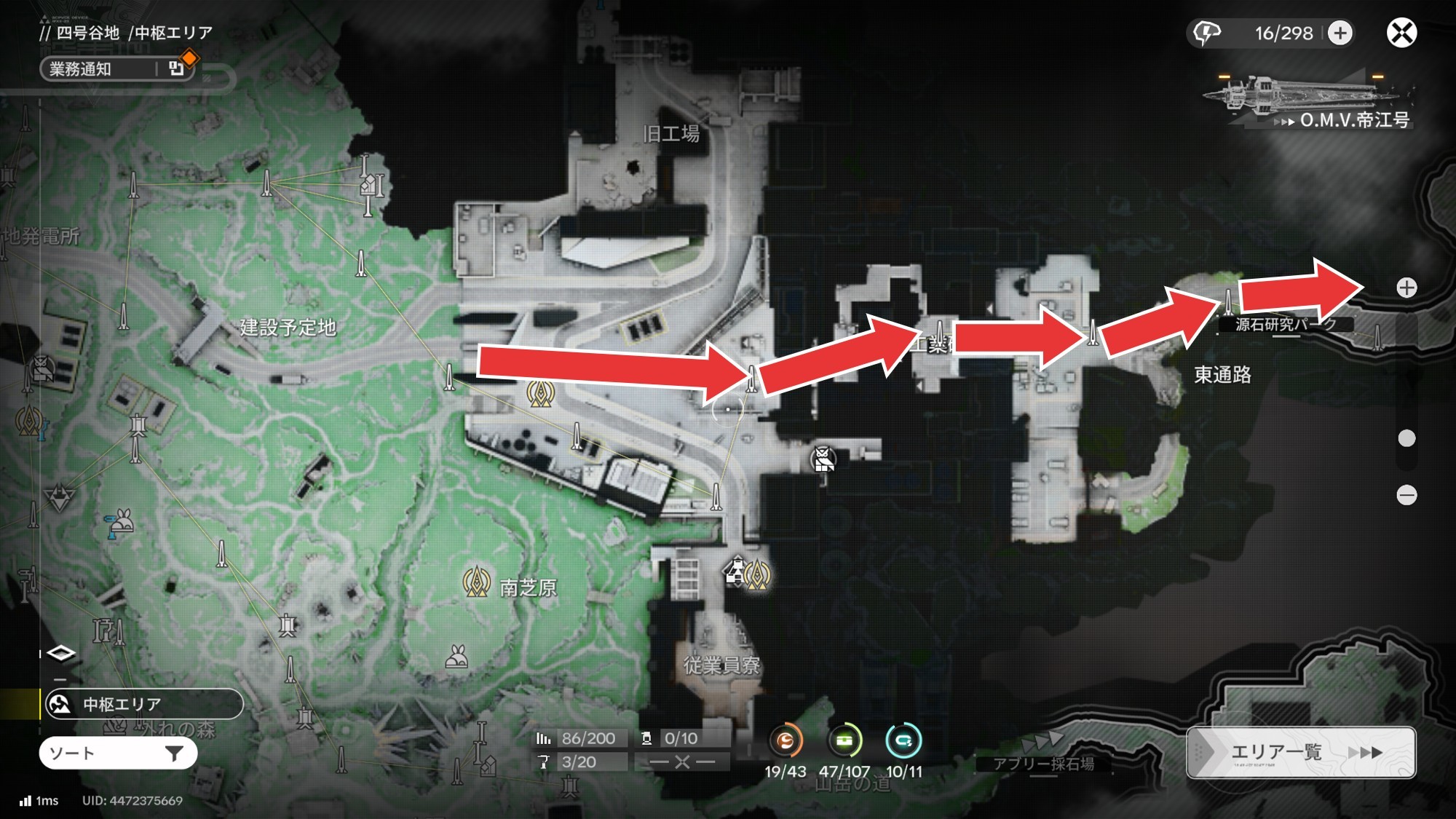
Task: Open the エリア一覧 area list
Action: [1300, 752]
